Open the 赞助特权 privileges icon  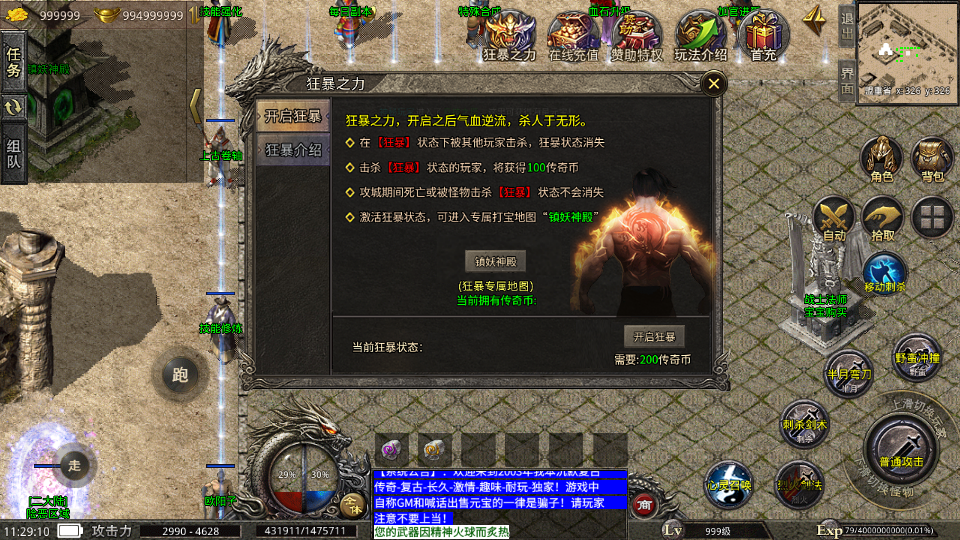[x=637, y=37]
